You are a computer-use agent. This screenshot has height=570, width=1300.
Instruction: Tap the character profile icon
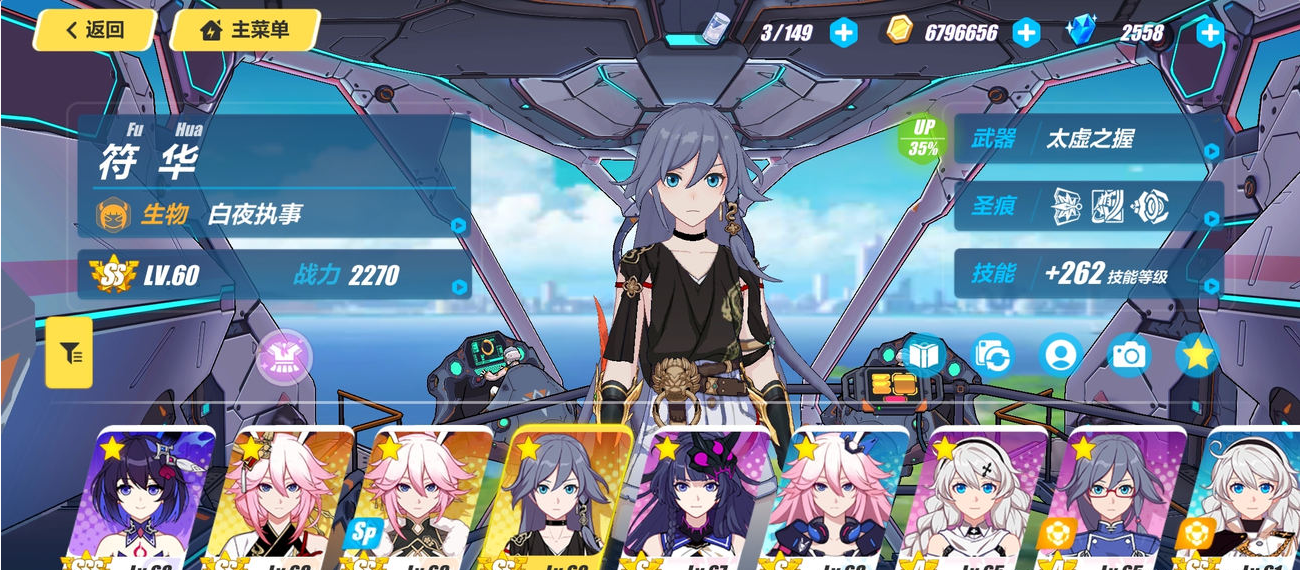tap(1060, 355)
